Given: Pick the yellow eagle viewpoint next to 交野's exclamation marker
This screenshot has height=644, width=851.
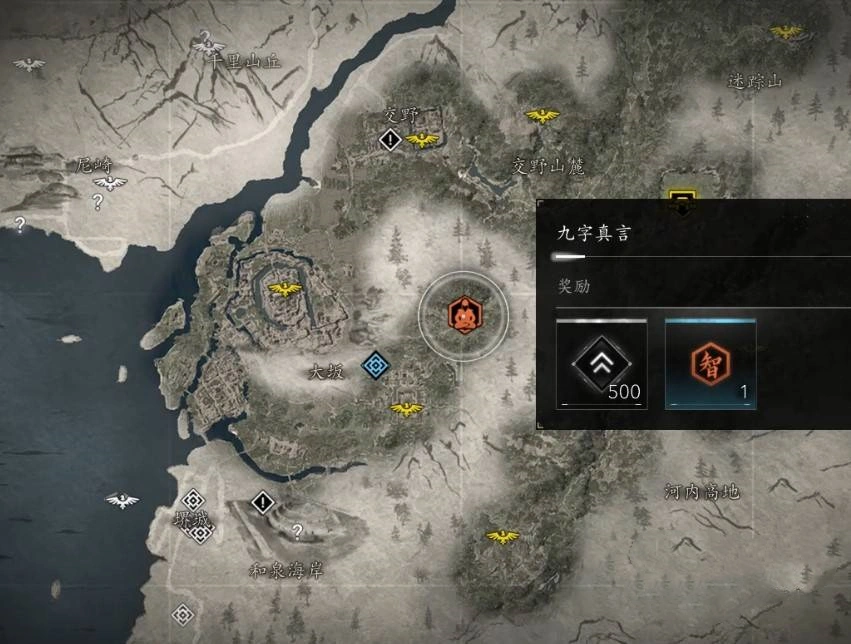Looking at the screenshot, I should [x=422, y=140].
